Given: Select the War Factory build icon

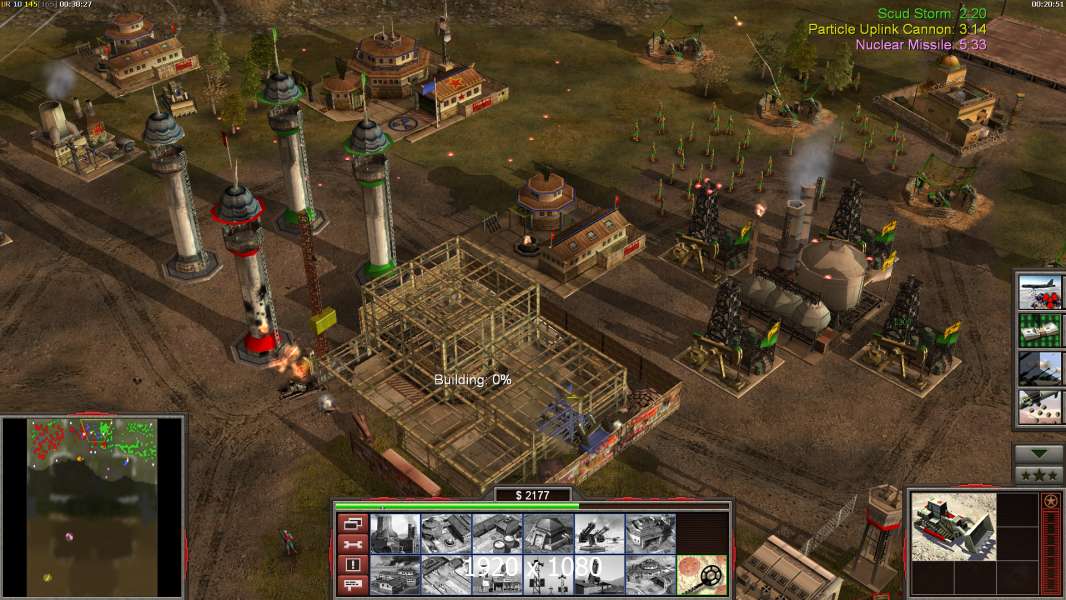Looking at the screenshot, I should (x=650, y=534).
